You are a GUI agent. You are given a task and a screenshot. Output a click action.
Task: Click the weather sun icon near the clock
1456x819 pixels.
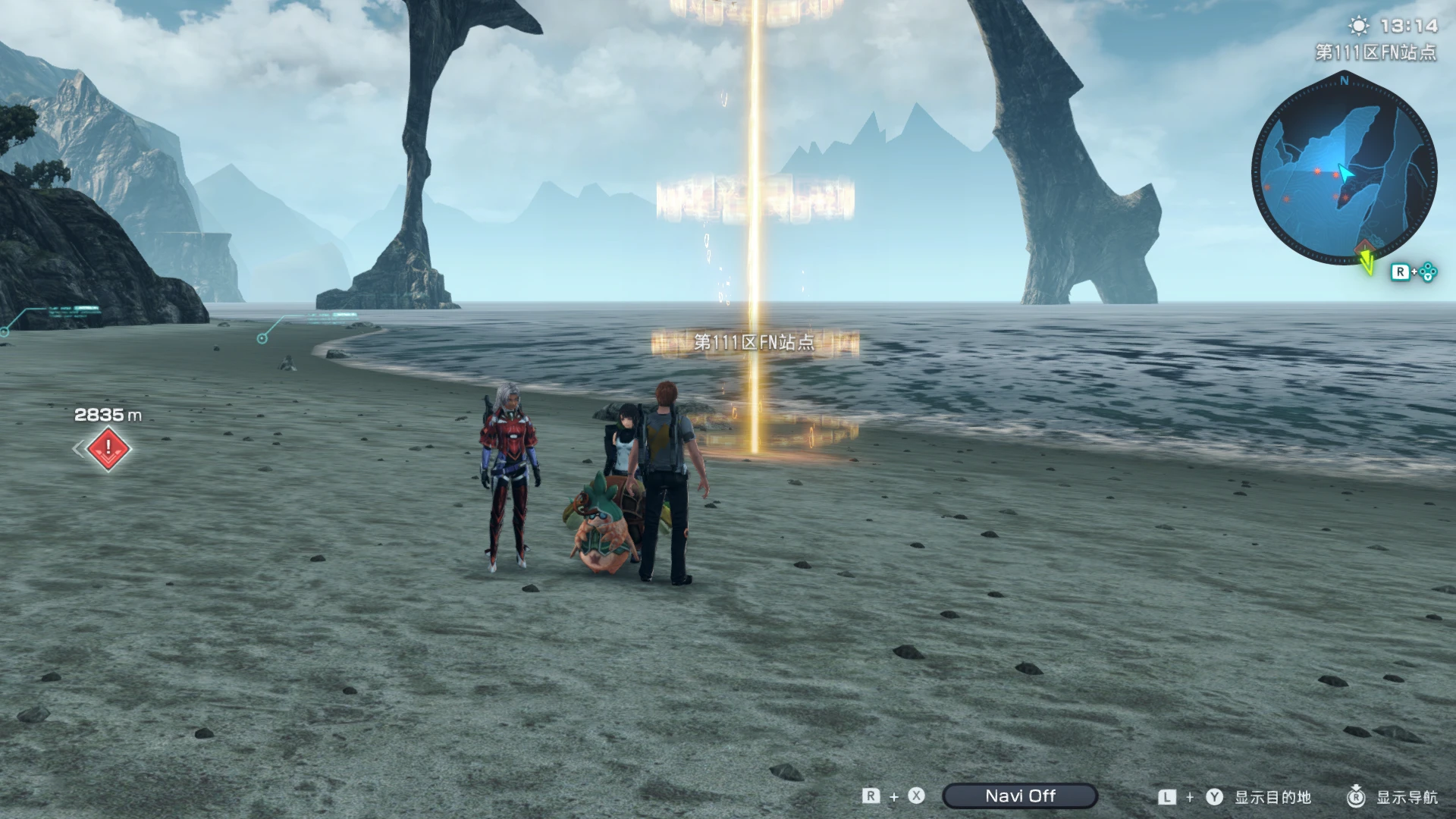pos(1357,27)
